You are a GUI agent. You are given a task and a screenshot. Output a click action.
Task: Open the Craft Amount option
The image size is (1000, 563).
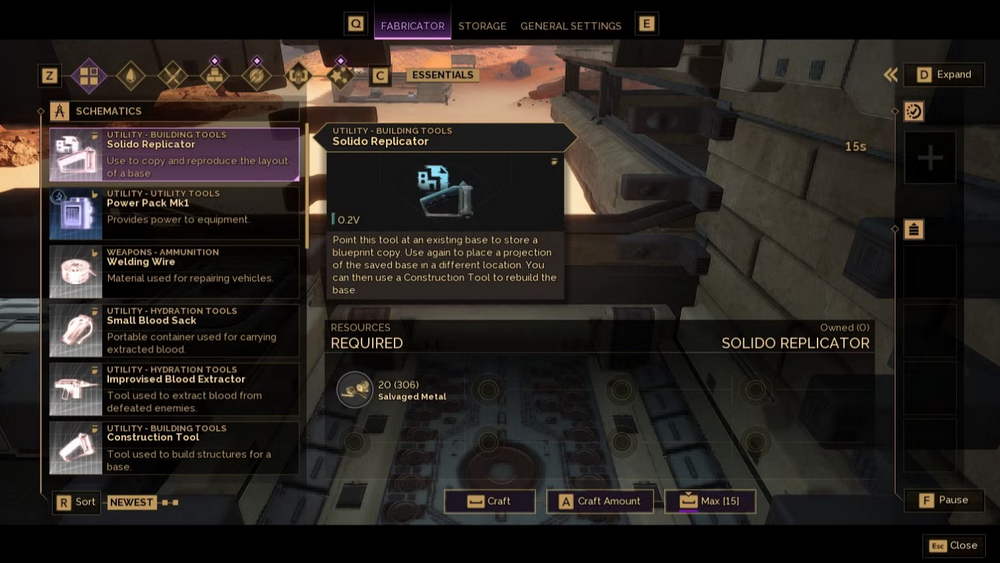pos(600,501)
